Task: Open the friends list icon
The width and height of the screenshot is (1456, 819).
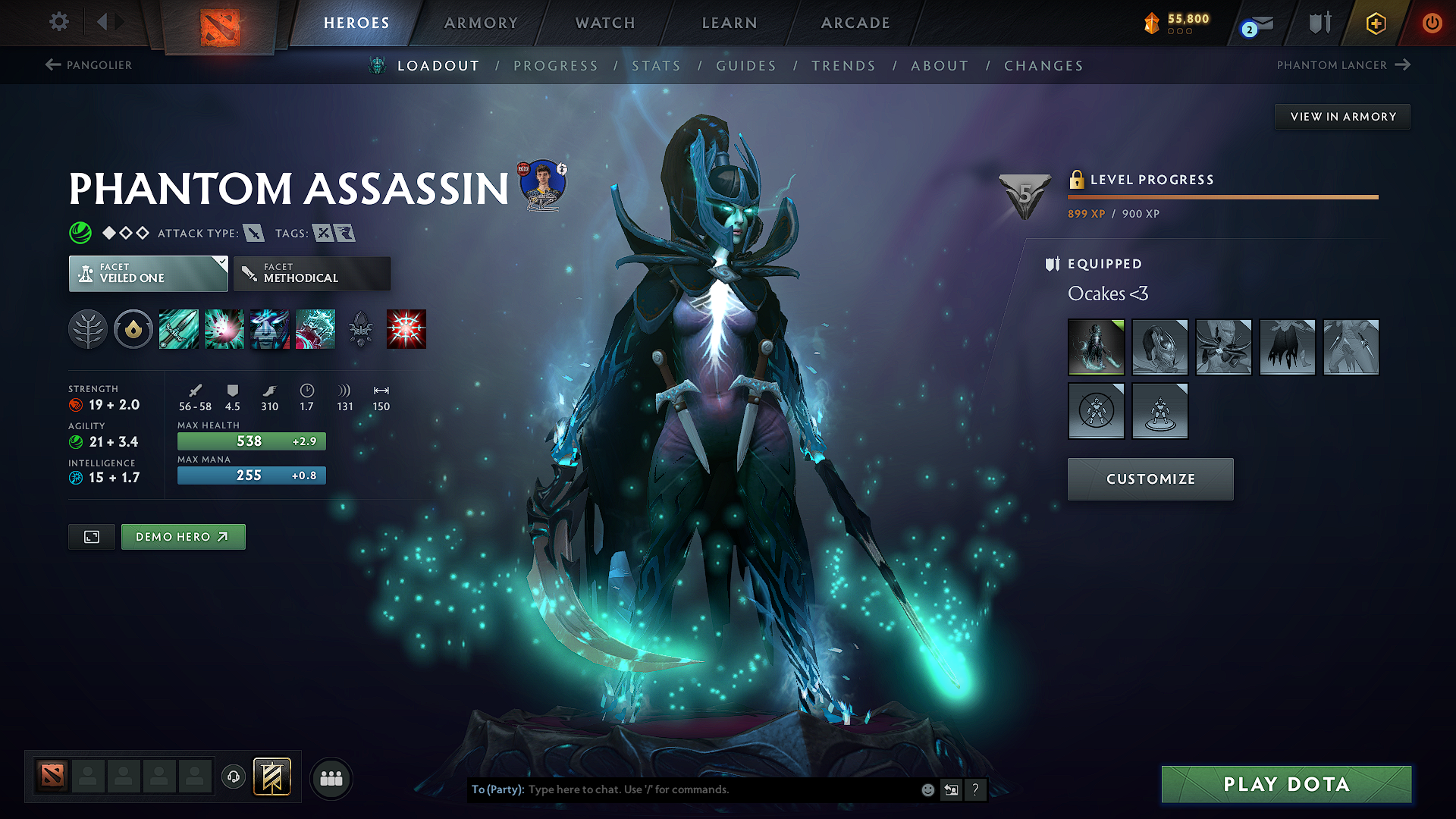Action: (x=331, y=777)
